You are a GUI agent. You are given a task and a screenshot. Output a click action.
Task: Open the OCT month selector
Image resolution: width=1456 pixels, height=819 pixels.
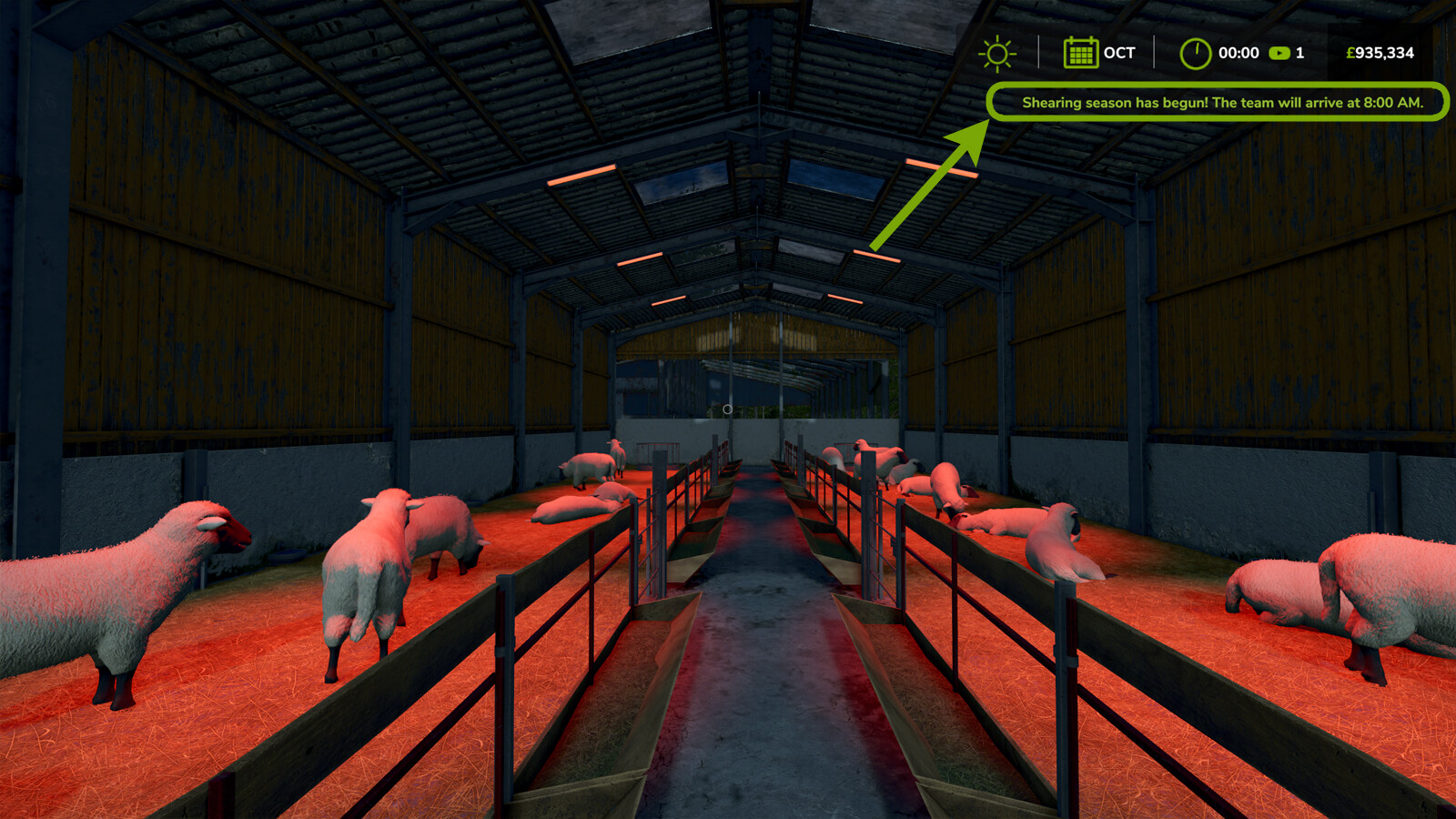[1114, 53]
